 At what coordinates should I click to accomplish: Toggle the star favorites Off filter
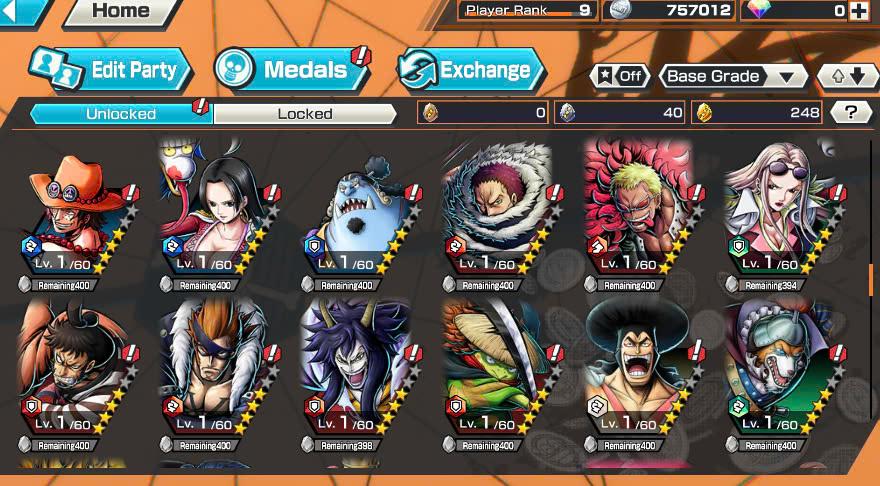[619, 76]
